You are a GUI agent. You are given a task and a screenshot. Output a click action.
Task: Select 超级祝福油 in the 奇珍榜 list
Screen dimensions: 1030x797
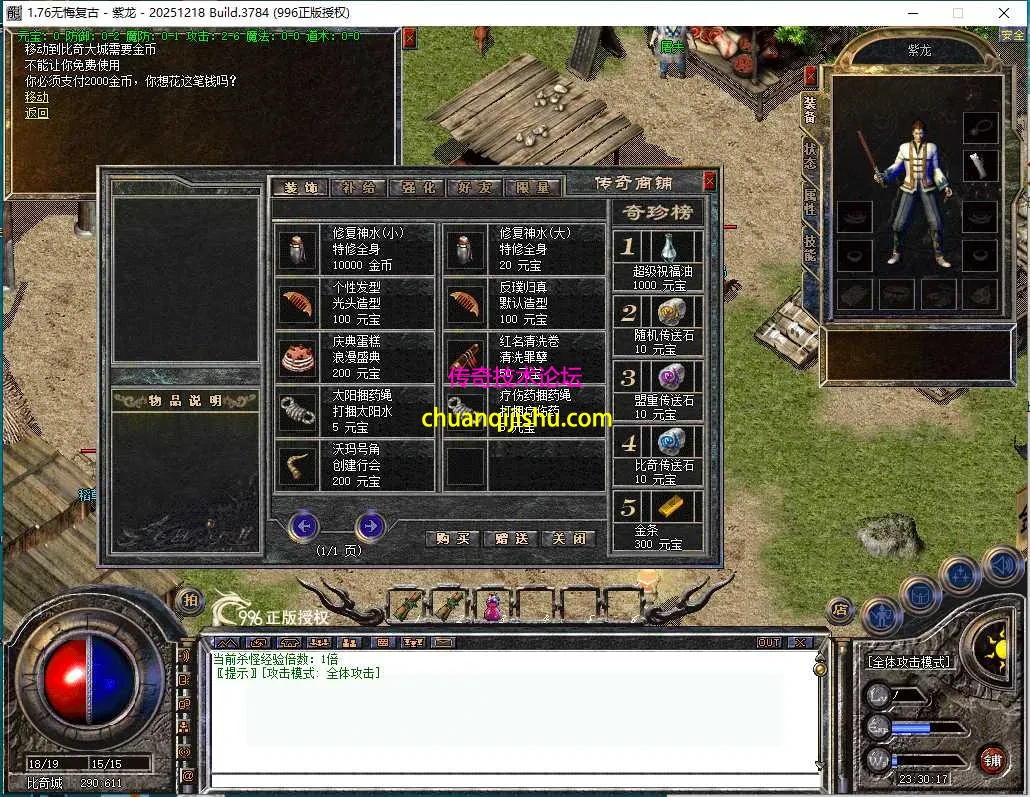658,262
